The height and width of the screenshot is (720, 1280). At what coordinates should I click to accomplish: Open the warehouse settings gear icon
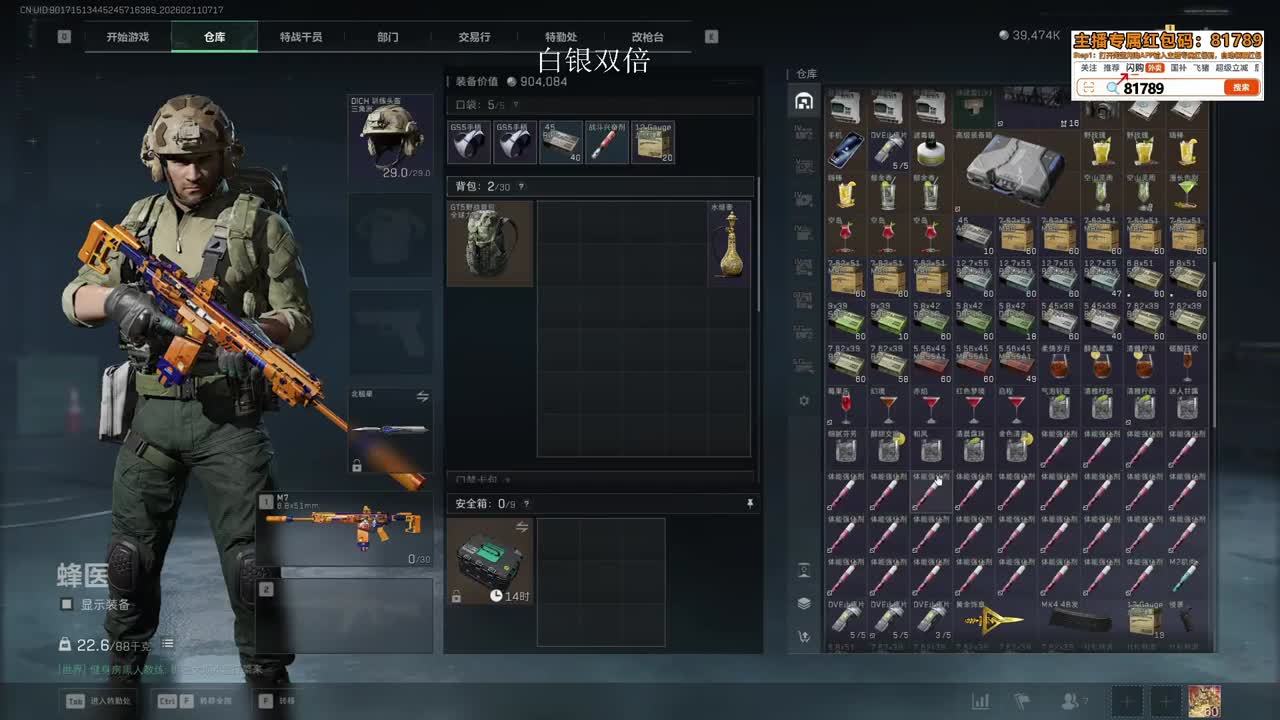coord(803,400)
